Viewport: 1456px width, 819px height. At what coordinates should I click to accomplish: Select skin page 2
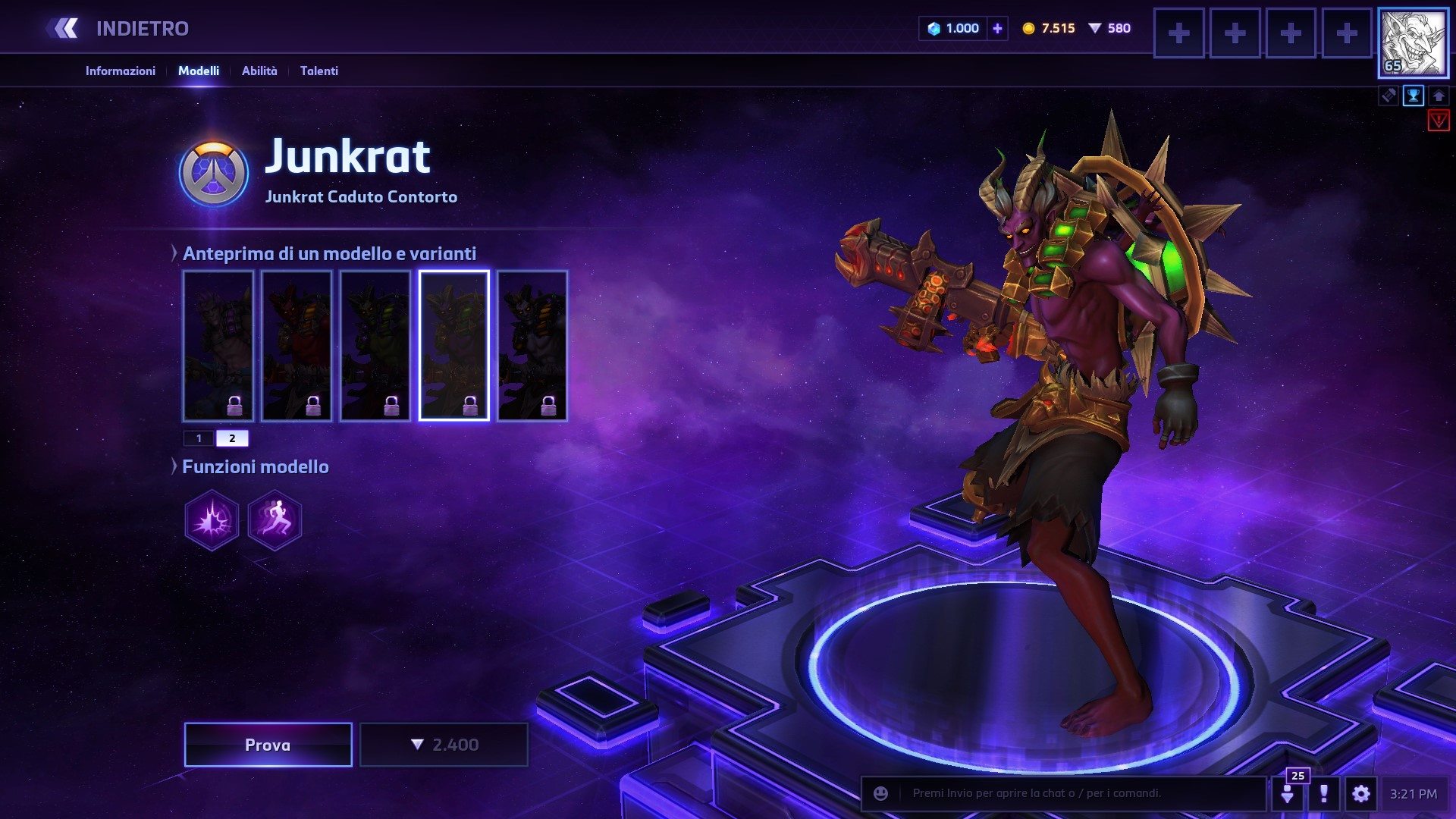[x=232, y=438]
